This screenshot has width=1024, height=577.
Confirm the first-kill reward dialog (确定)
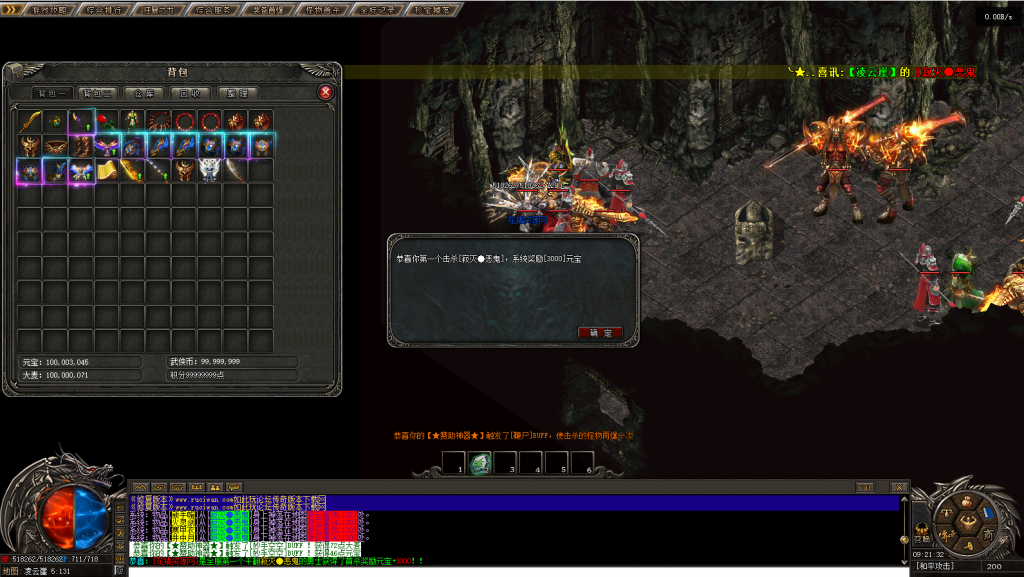(600, 332)
